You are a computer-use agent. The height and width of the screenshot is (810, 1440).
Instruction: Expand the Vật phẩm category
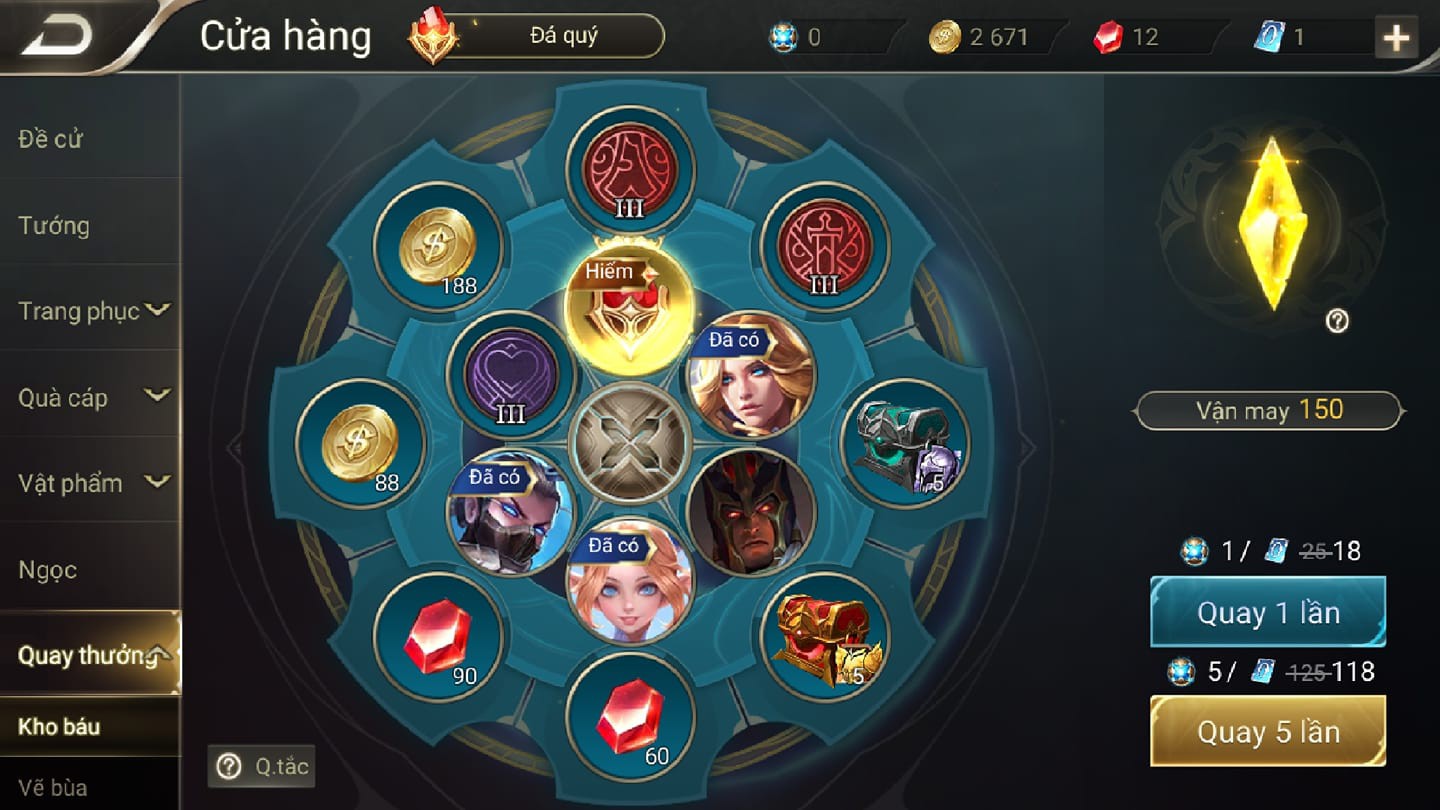click(x=92, y=483)
